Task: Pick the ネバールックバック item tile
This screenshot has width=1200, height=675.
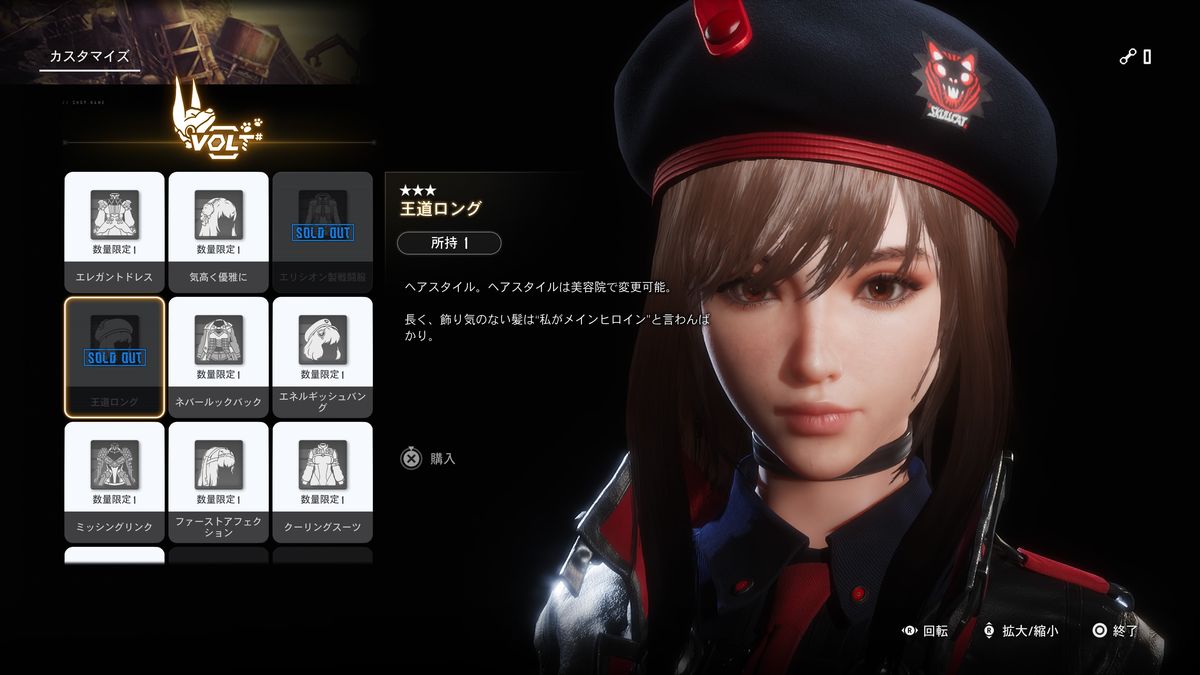Action: click(218, 356)
